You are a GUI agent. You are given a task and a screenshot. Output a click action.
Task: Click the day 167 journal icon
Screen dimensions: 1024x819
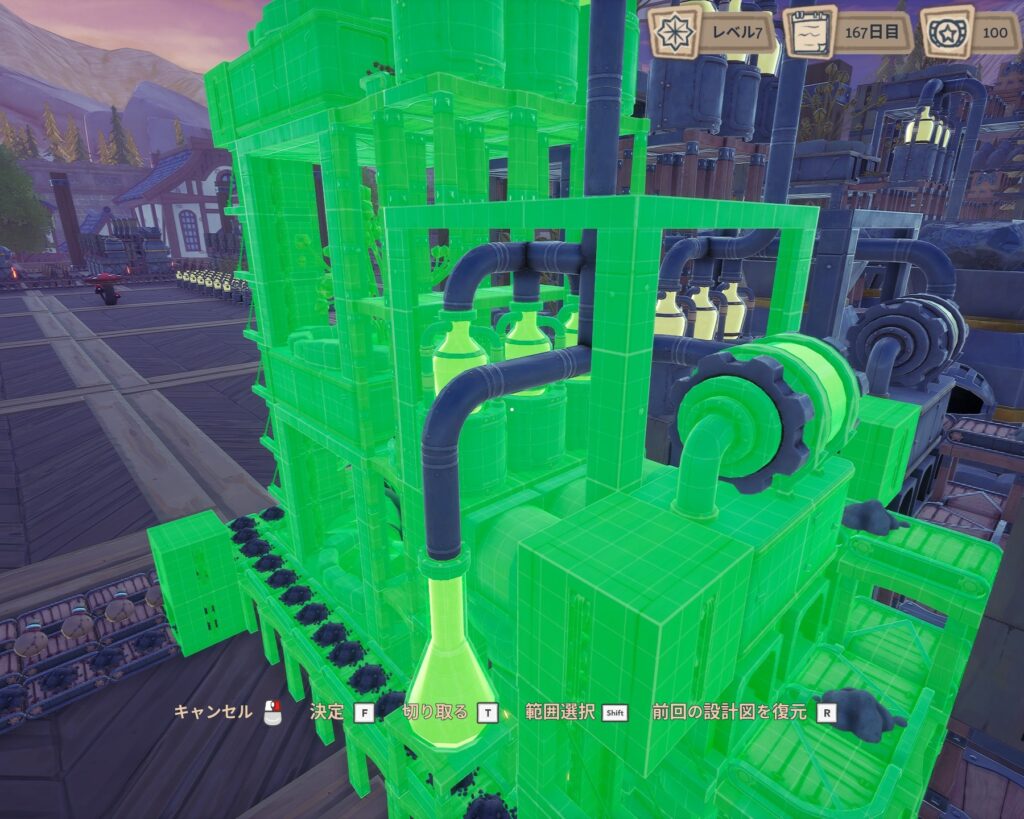[809, 33]
